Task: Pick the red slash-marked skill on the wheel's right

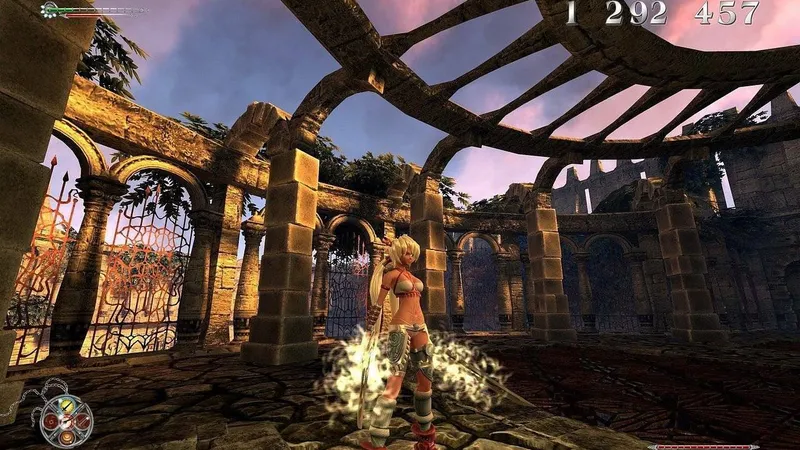Action: 83,422
